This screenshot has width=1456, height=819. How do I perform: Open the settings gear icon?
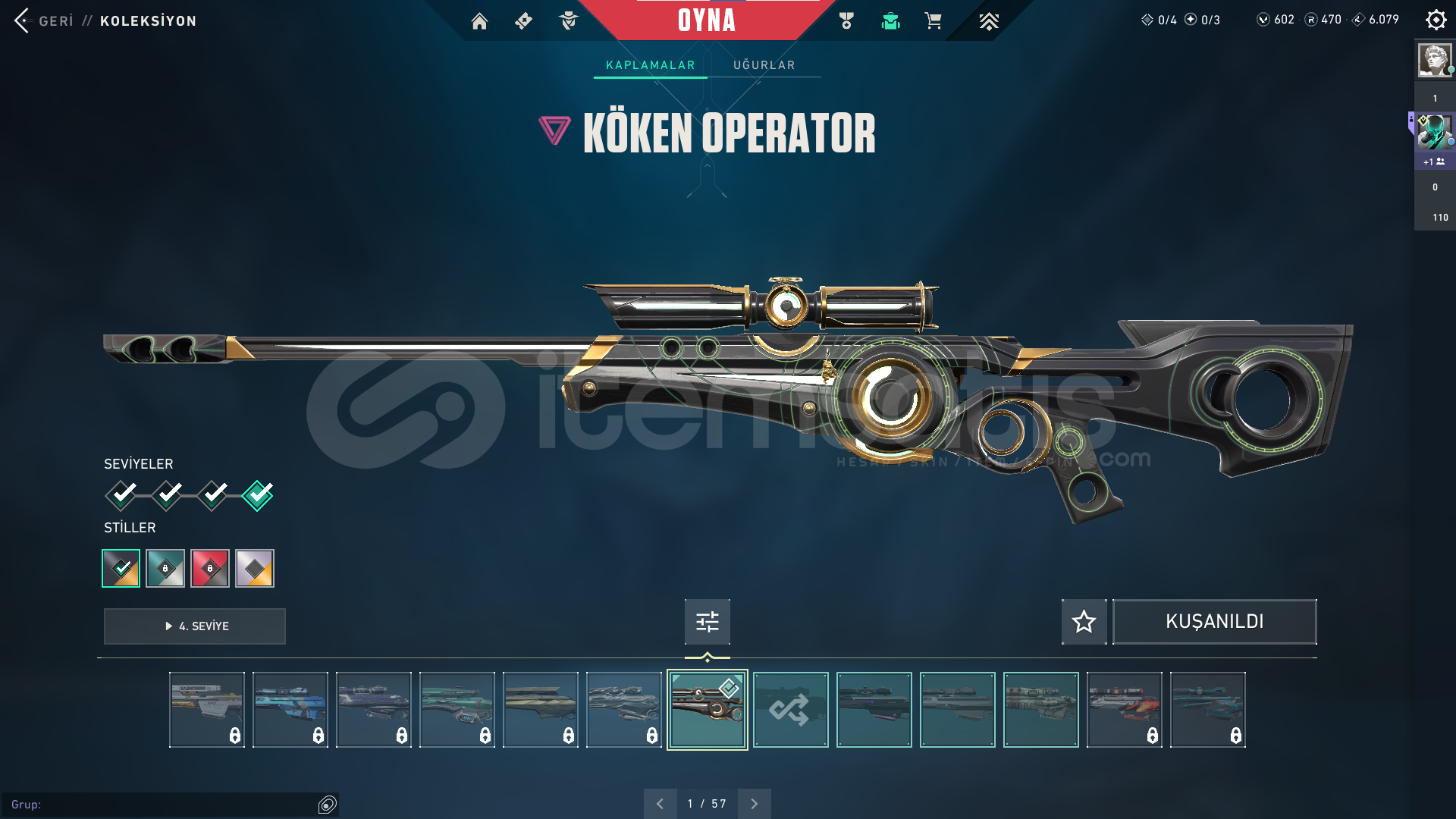point(1436,20)
